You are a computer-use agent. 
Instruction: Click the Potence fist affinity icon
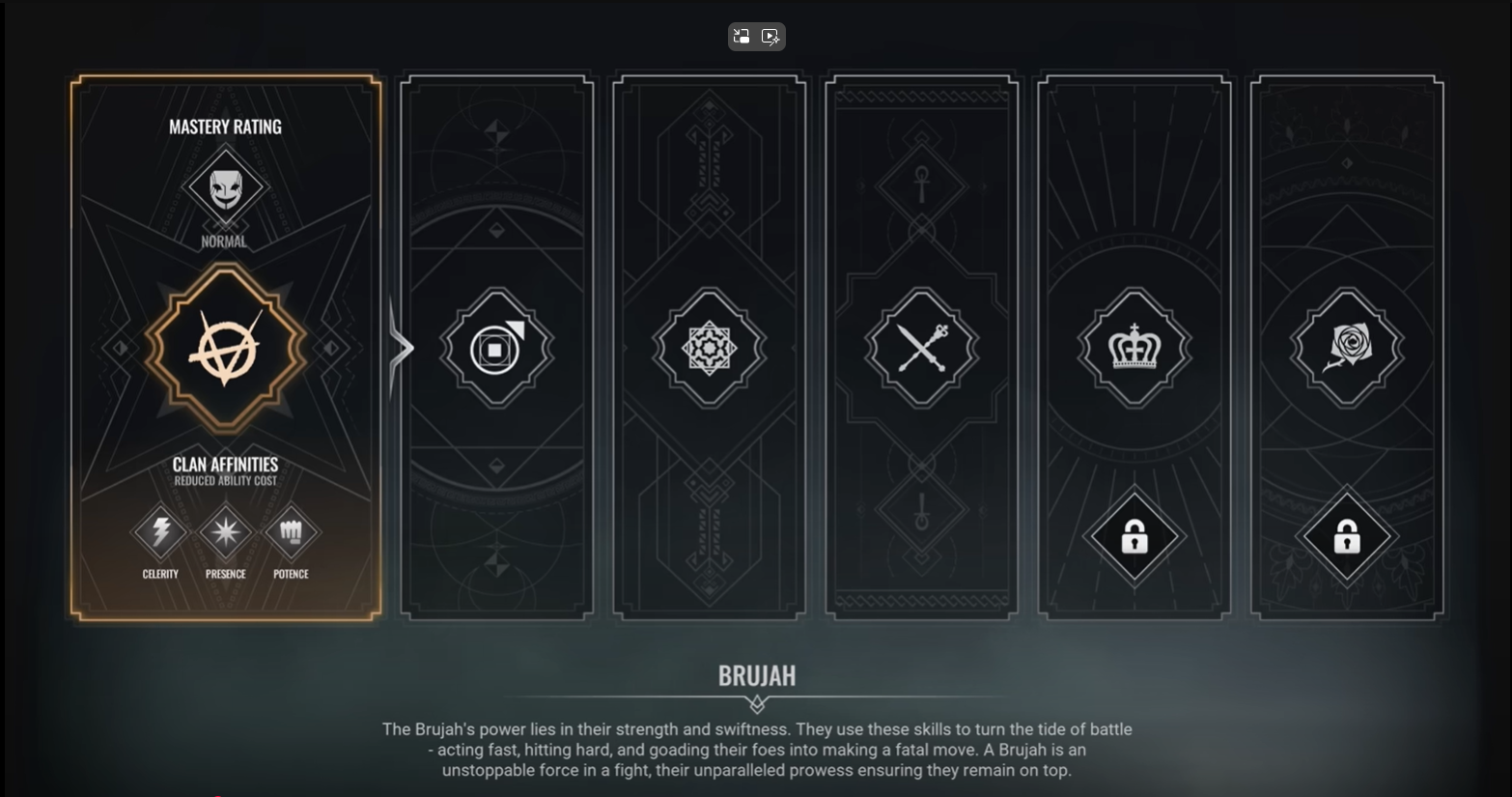pos(291,531)
